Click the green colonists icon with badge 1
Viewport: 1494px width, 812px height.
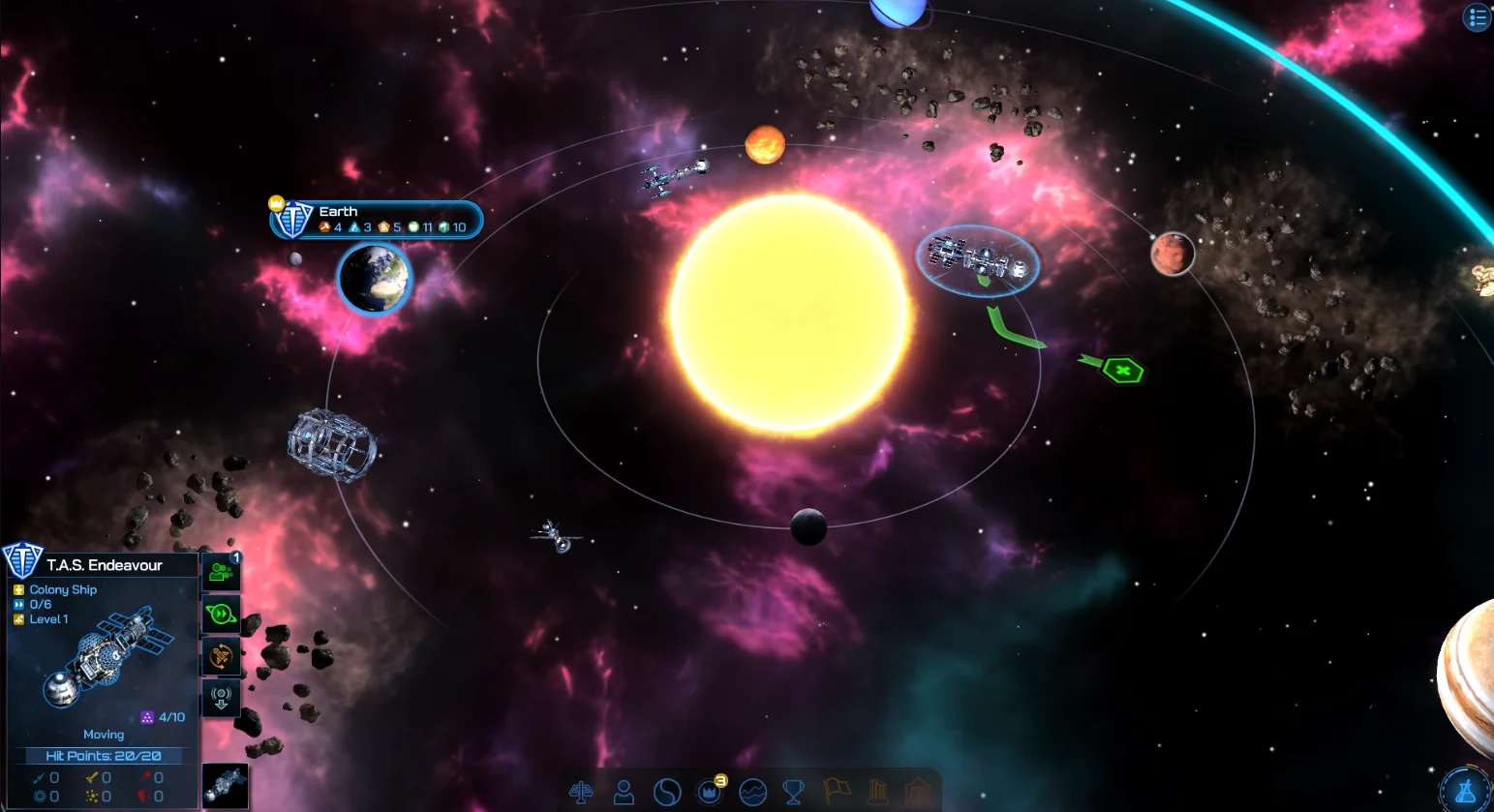click(221, 573)
